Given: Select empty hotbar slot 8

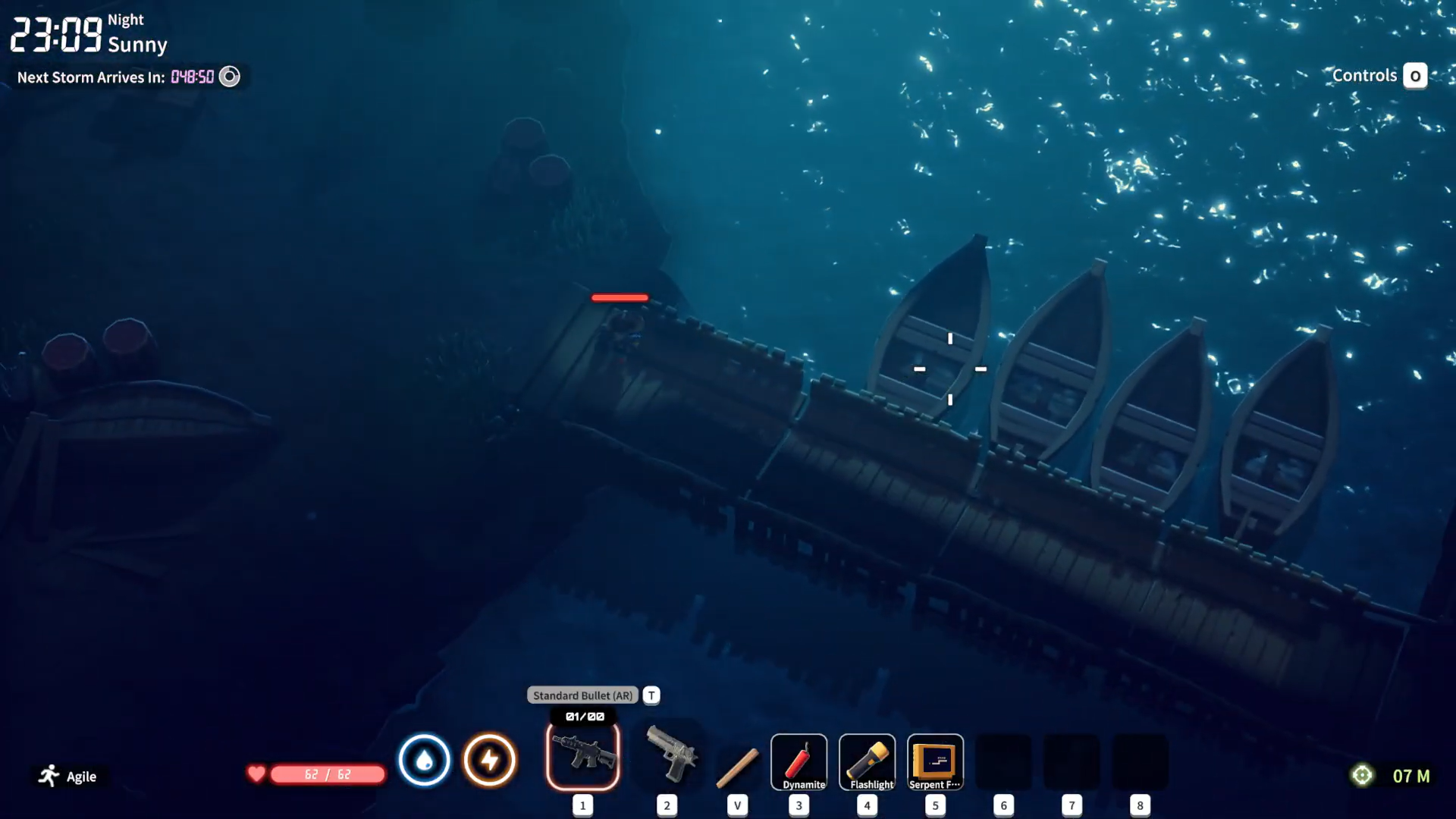Looking at the screenshot, I should pyautogui.click(x=1140, y=762).
